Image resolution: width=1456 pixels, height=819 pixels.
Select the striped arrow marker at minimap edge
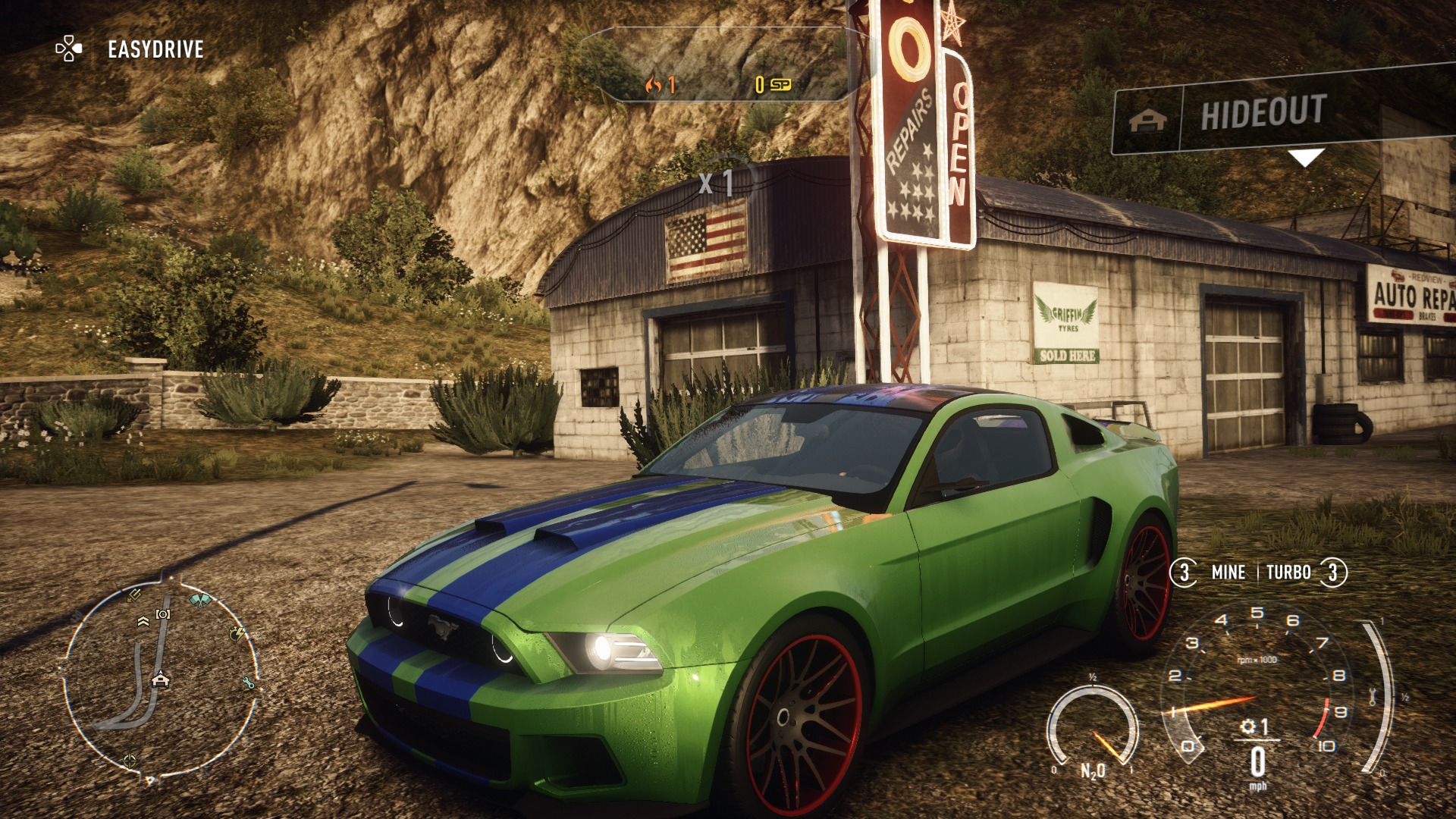point(134,595)
